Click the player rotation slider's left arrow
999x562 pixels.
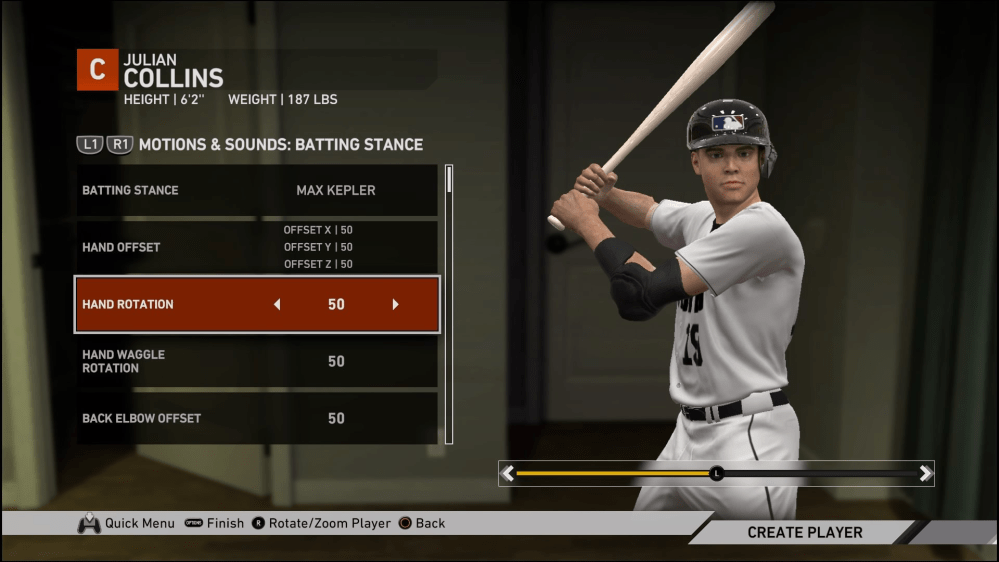coord(508,473)
